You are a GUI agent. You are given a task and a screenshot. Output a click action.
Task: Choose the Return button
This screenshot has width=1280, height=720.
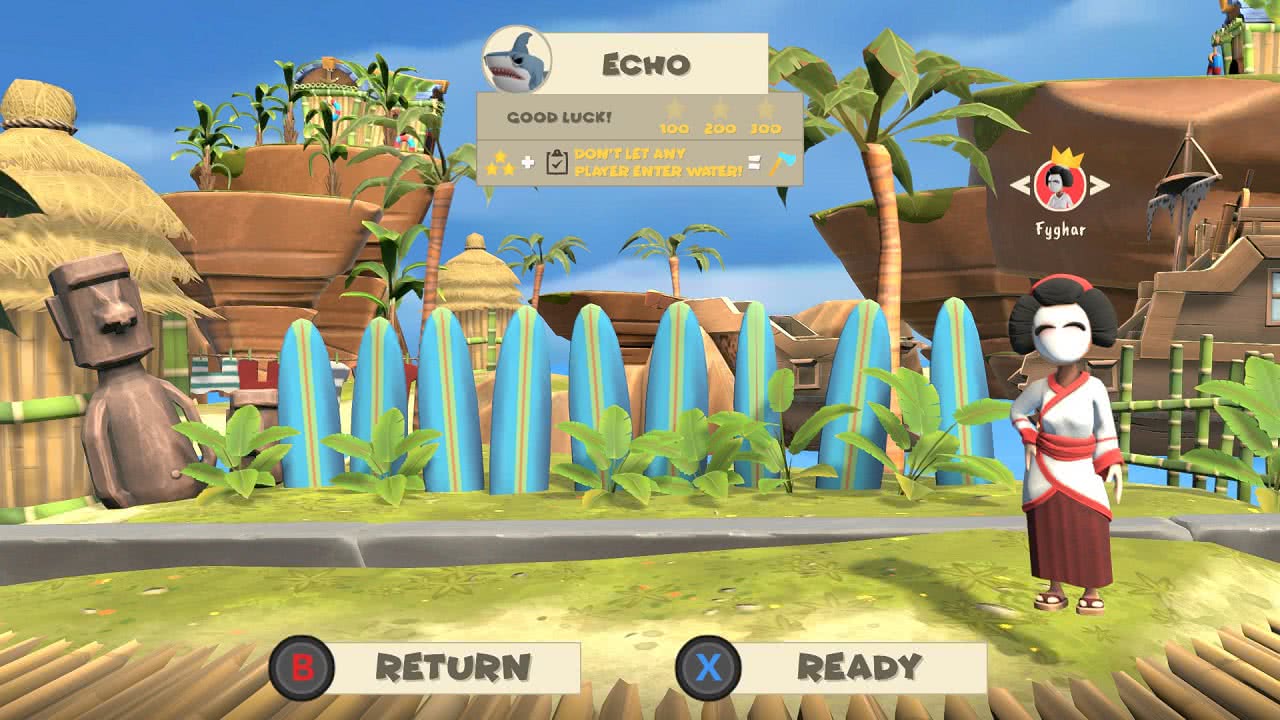pyautogui.click(x=427, y=668)
